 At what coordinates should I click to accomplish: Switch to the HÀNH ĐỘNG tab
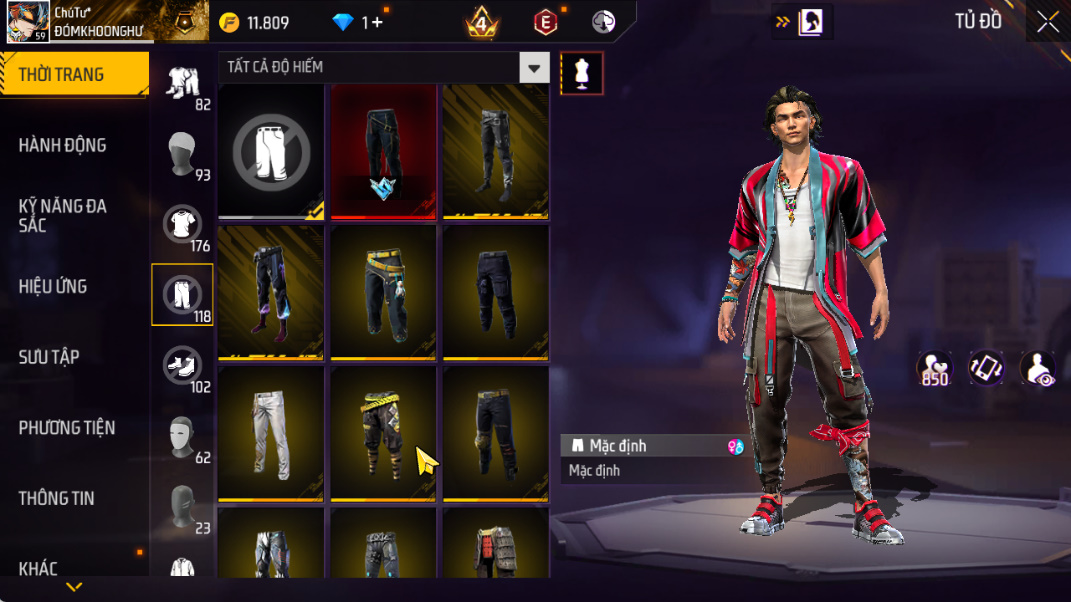pos(62,145)
